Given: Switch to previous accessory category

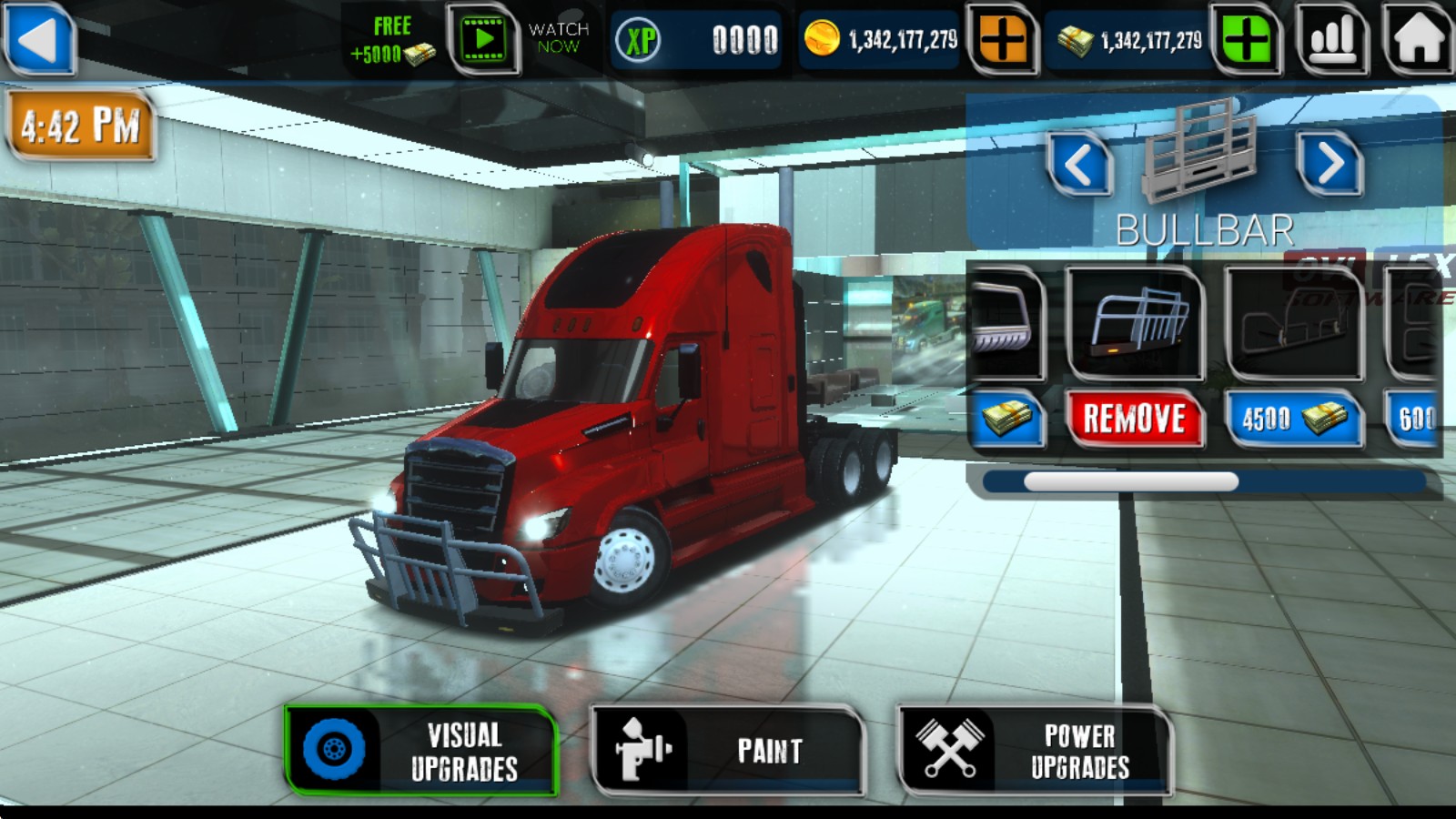Looking at the screenshot, I should click(1079, 166).
